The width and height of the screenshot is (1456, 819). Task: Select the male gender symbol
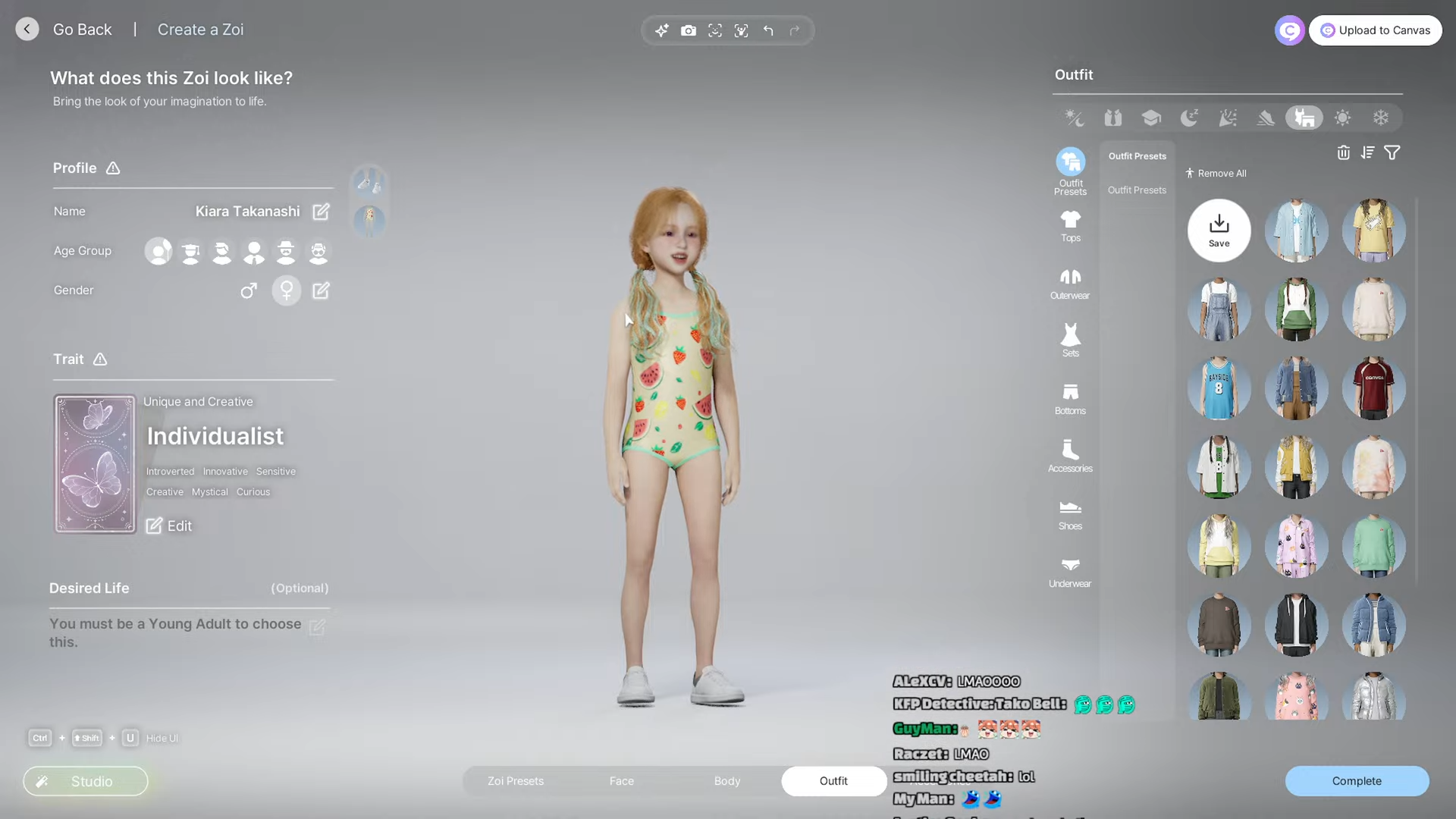249,290
